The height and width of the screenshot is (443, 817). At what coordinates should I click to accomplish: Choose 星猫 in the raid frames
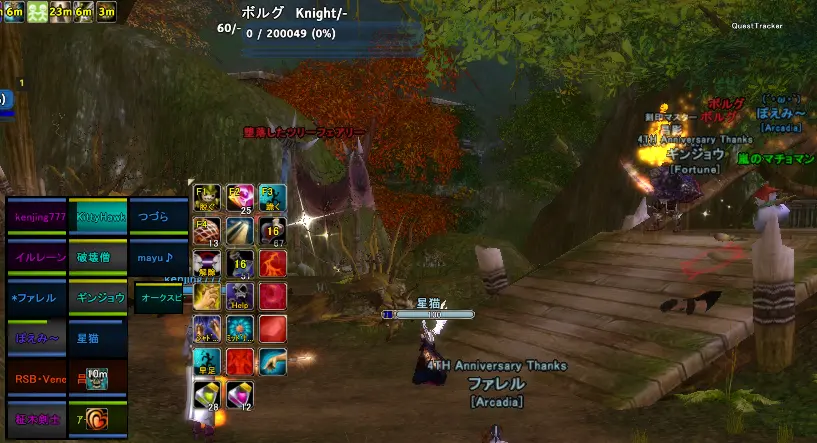click(x=100, y=338)
